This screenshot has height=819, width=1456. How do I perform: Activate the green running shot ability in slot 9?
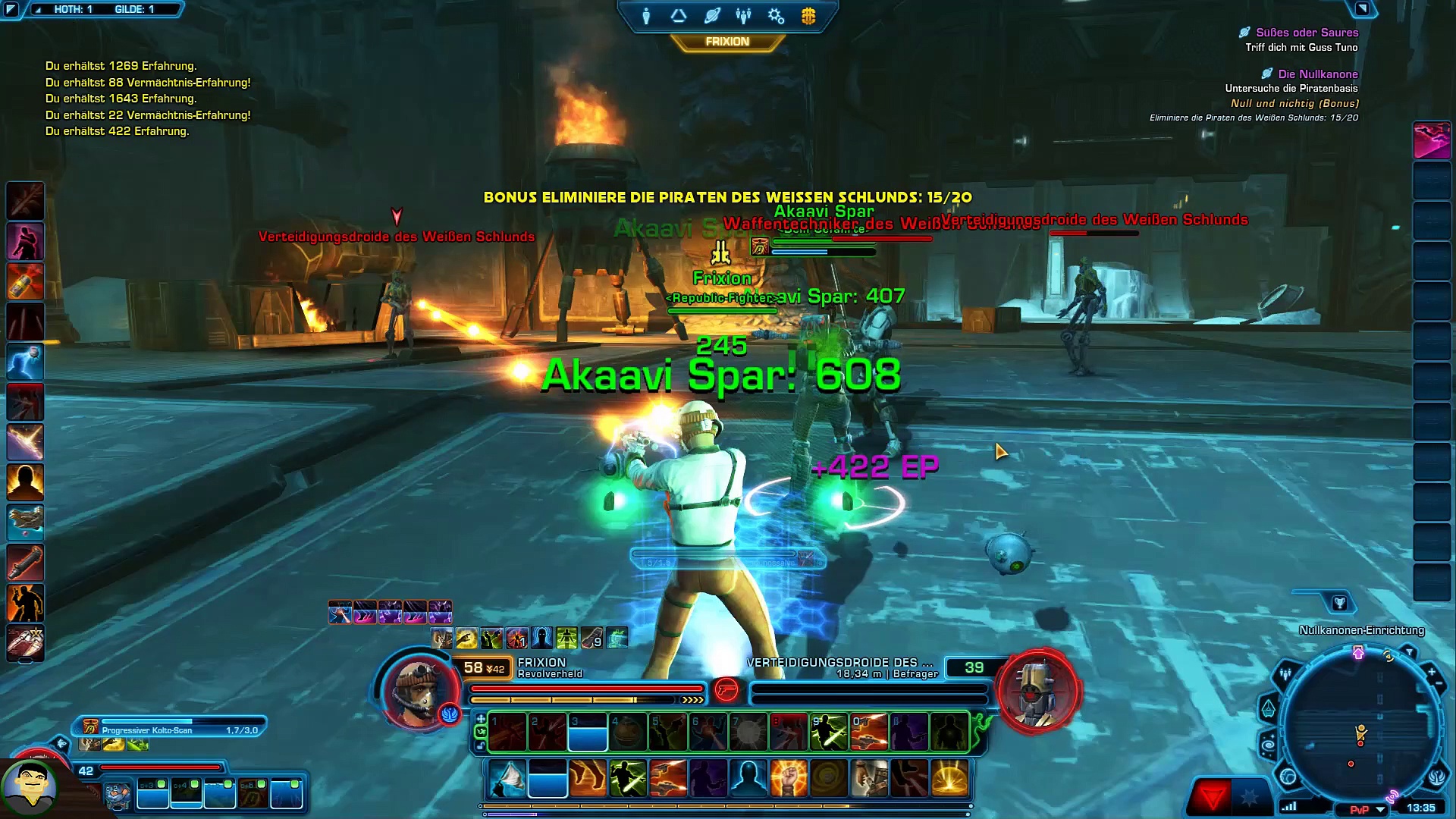coord(829,733)
